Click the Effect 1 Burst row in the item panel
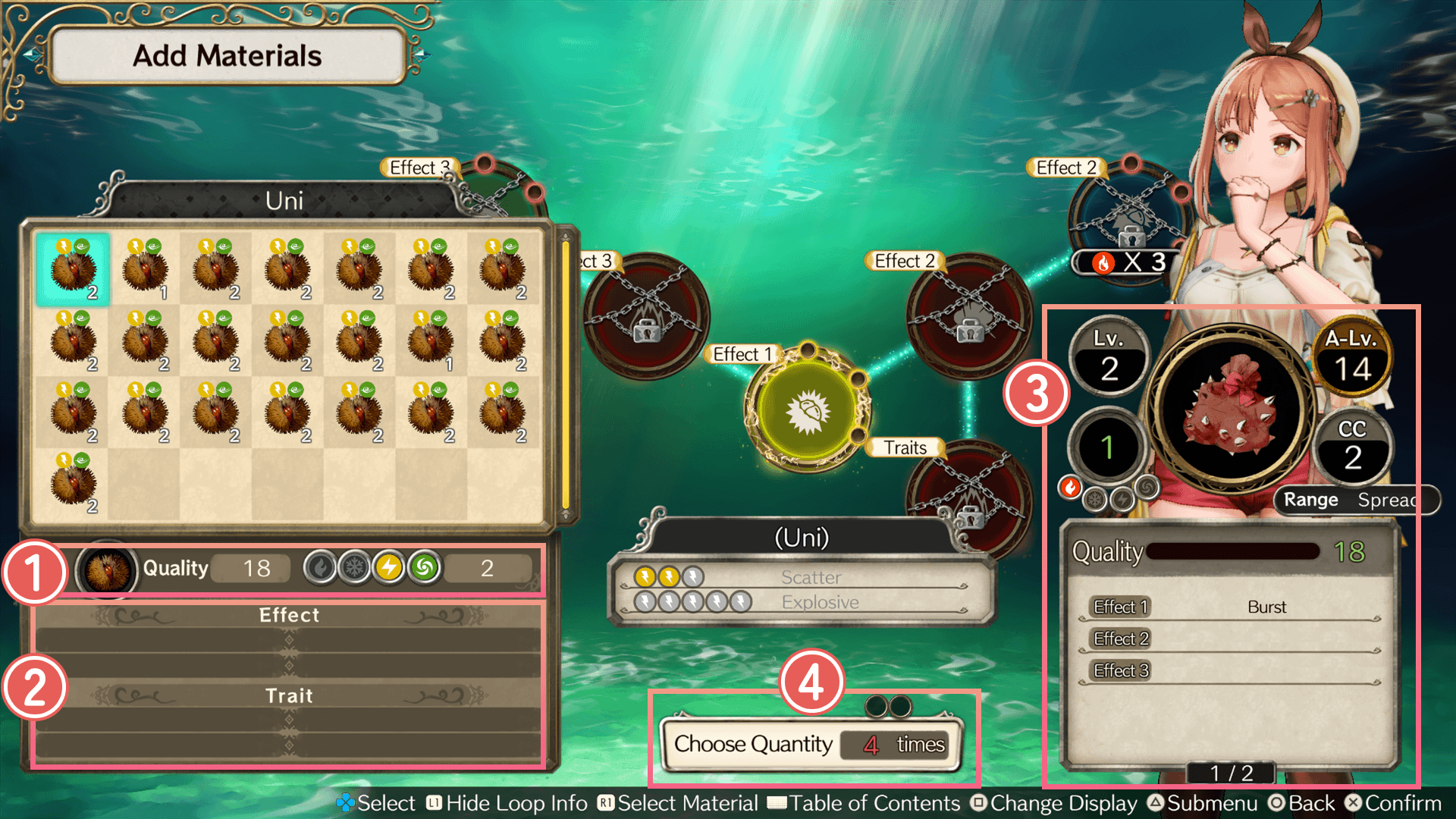The image size is (1456, 819). point(1230,607)
